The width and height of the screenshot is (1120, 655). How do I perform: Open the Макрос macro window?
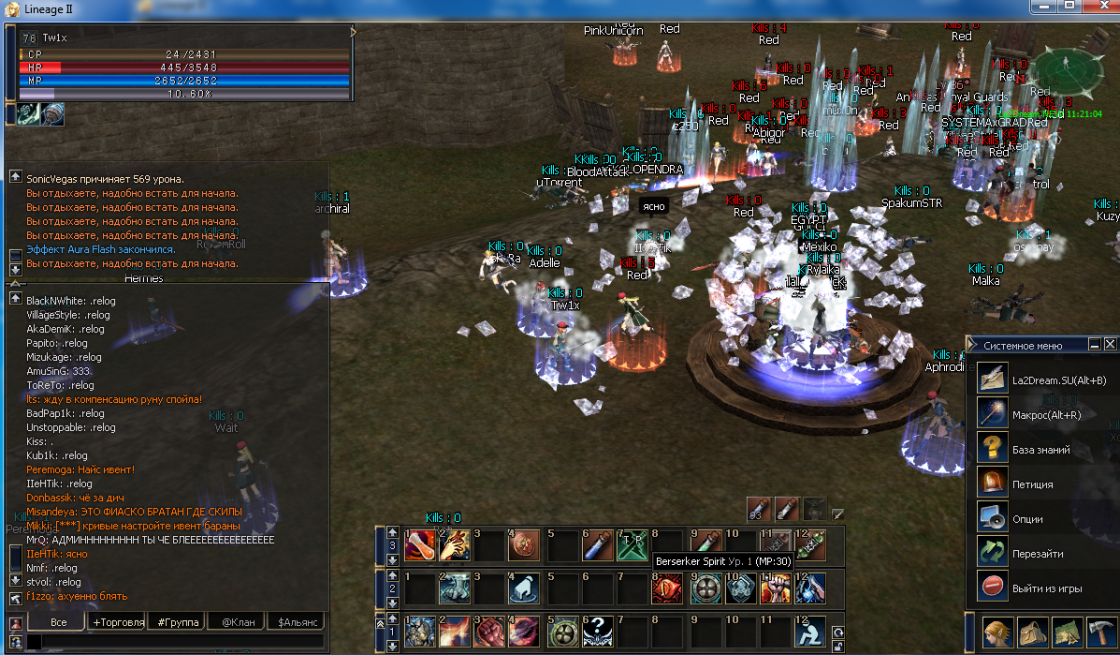click(x=1047, y=415)
